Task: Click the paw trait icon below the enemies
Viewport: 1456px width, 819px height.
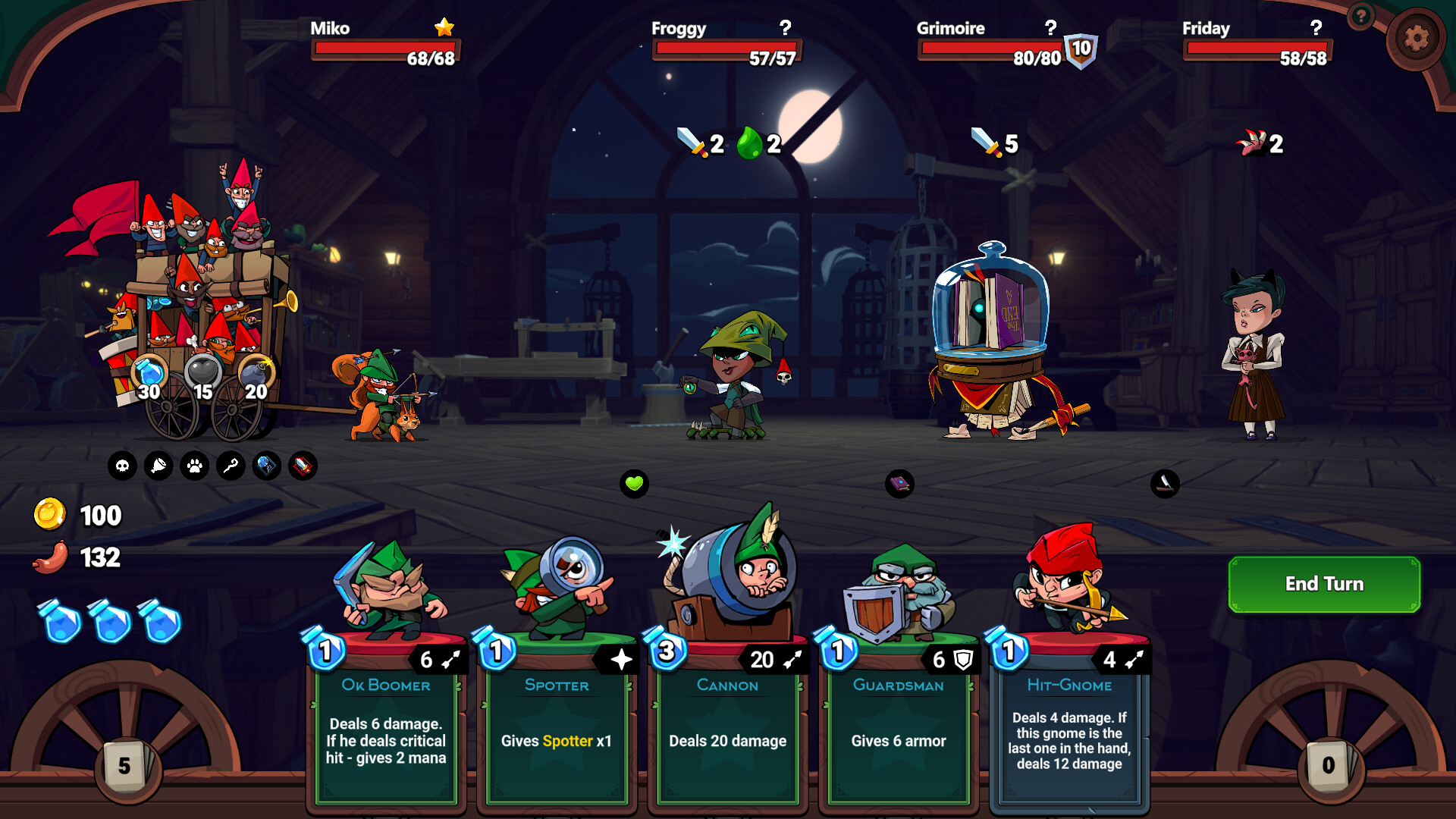Action: coord(193,466)
